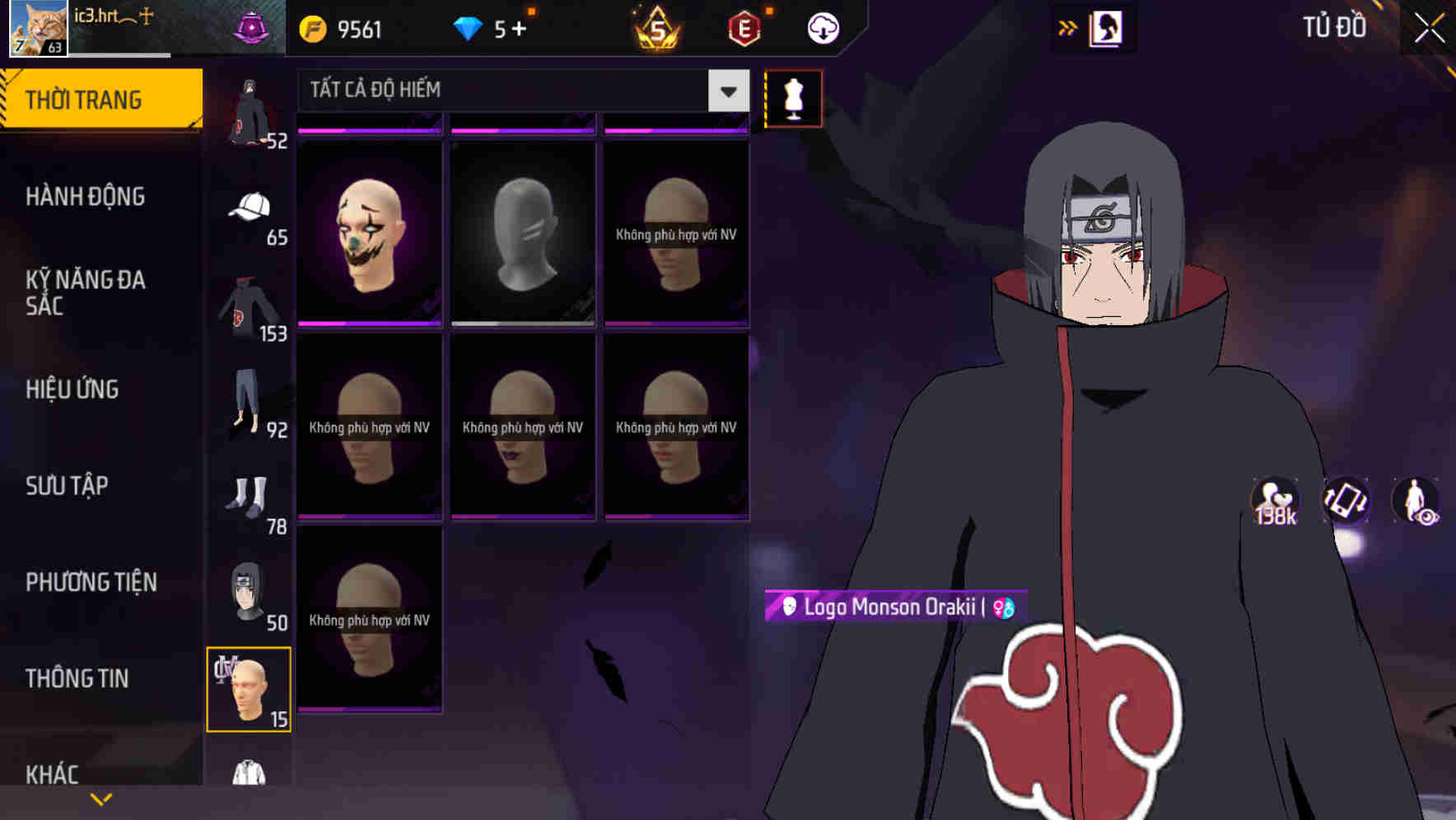Select the cap category with 65 items
The height and width of the screenshot is (820, 1456).
point(250,208)
